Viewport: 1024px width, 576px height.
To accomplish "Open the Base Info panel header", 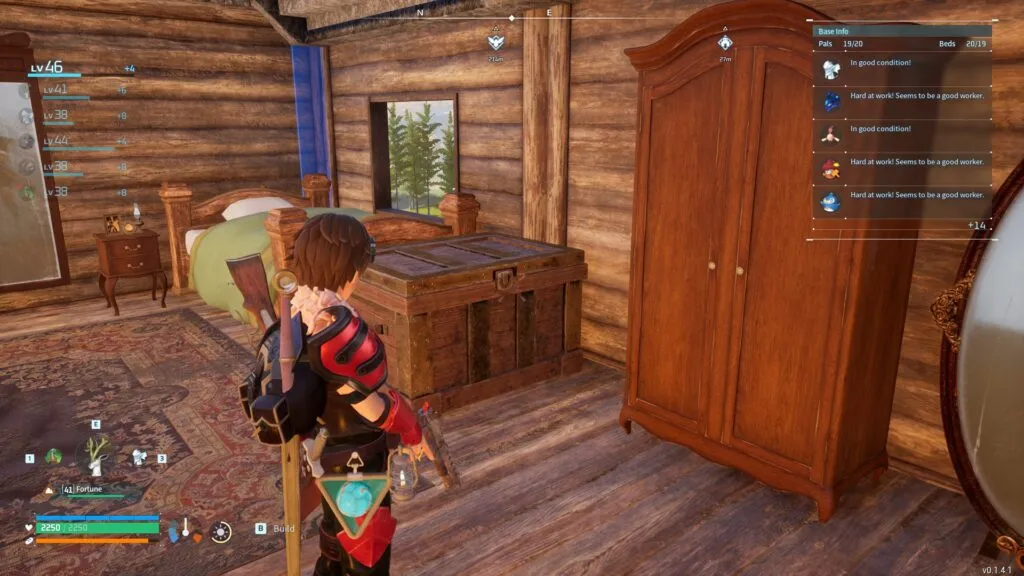I will click(900, 32).
